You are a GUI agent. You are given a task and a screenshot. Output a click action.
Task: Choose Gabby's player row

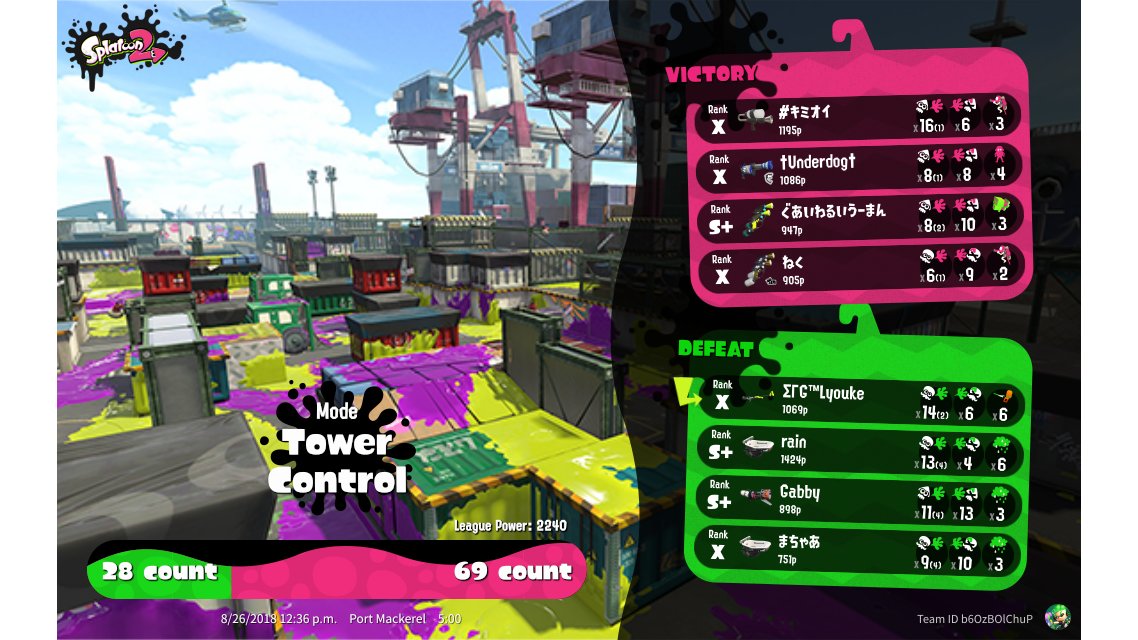pyautogui.click(x=858, y=499)
